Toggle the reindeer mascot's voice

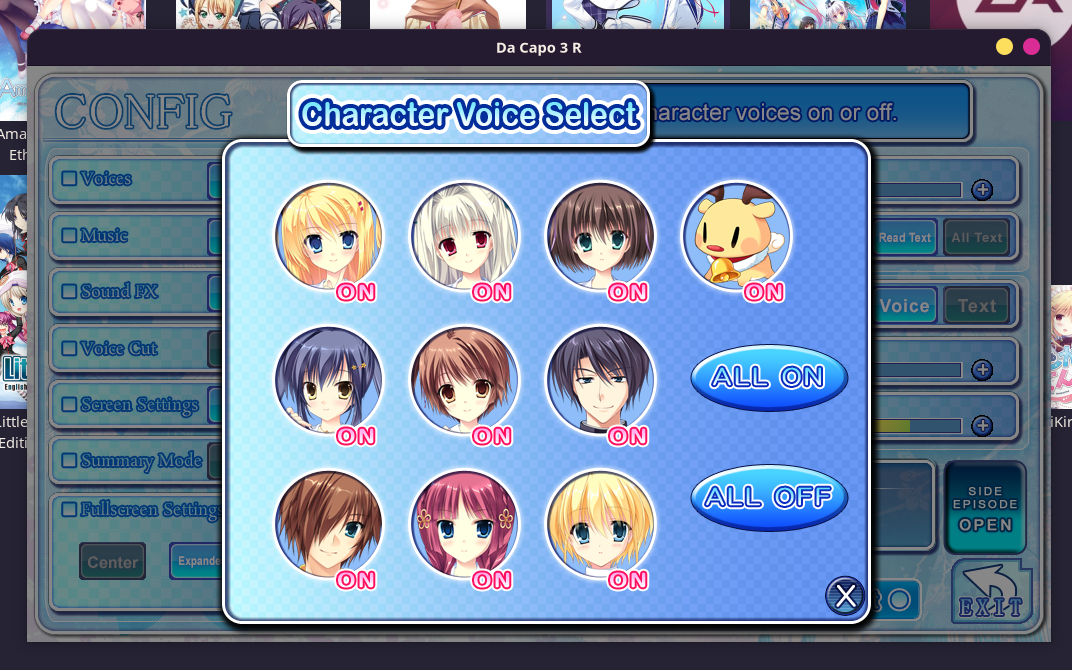[x=737, y=237]
